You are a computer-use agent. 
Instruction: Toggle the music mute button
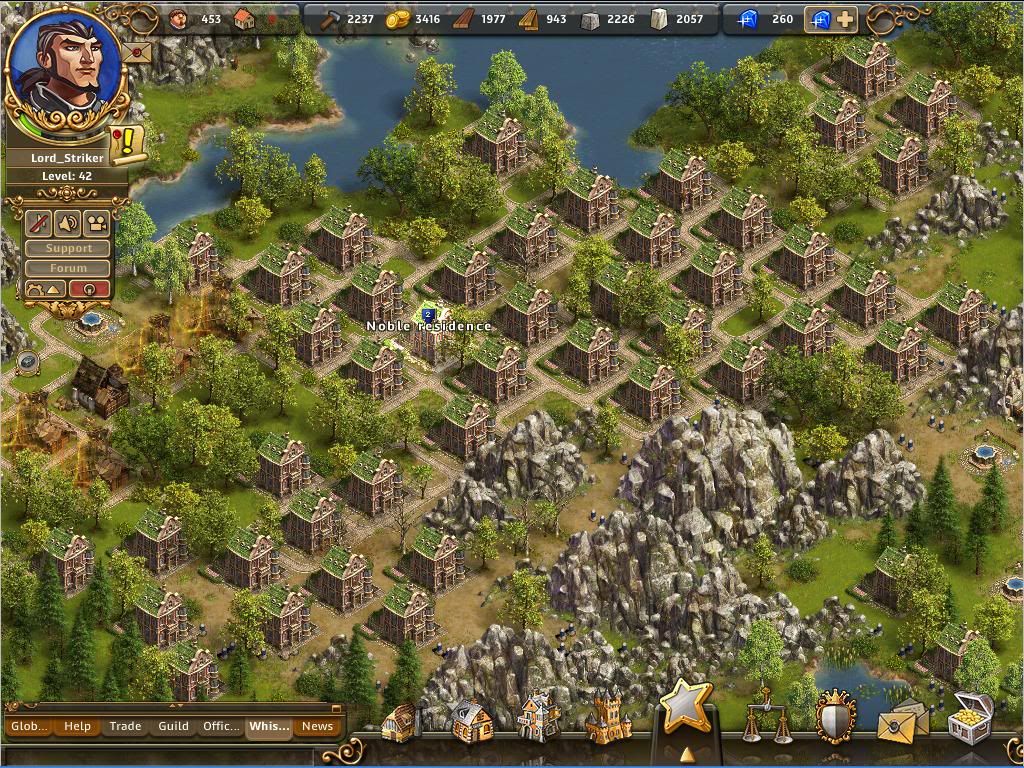pyautogui.click(x=39, y=222)
